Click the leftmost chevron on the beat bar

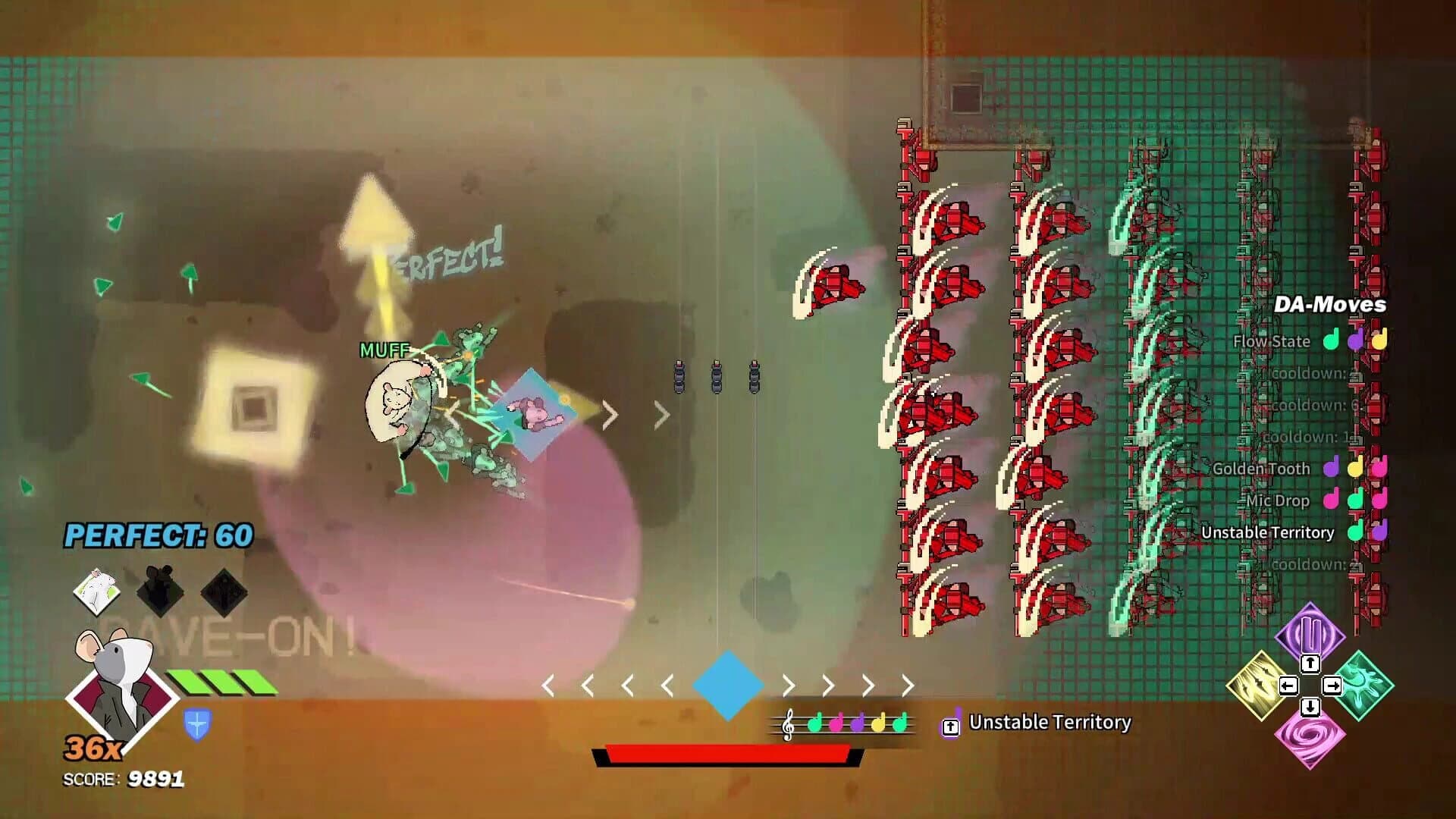(548, 684)
